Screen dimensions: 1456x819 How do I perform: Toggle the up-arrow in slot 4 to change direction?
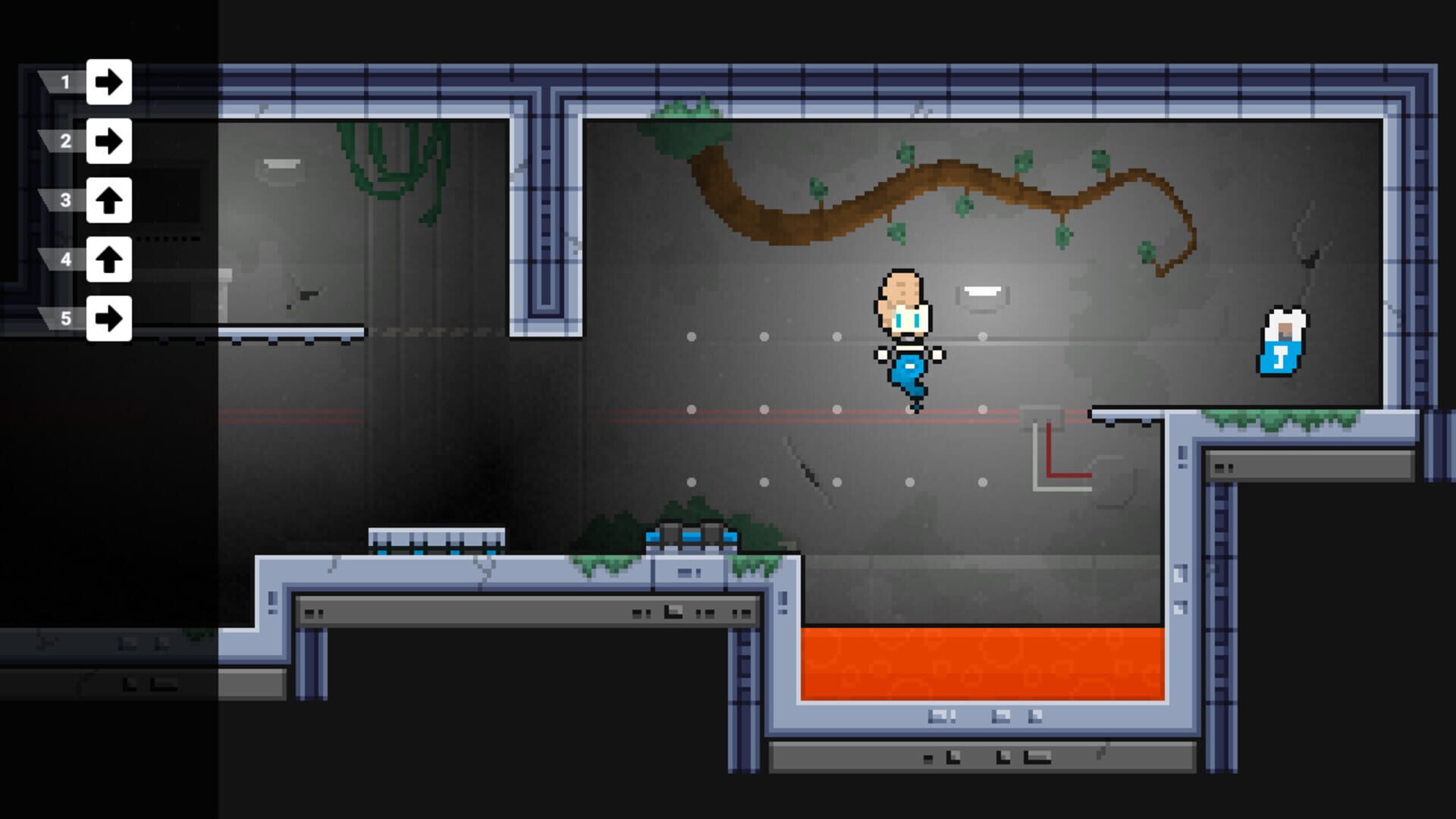(108, 259)
